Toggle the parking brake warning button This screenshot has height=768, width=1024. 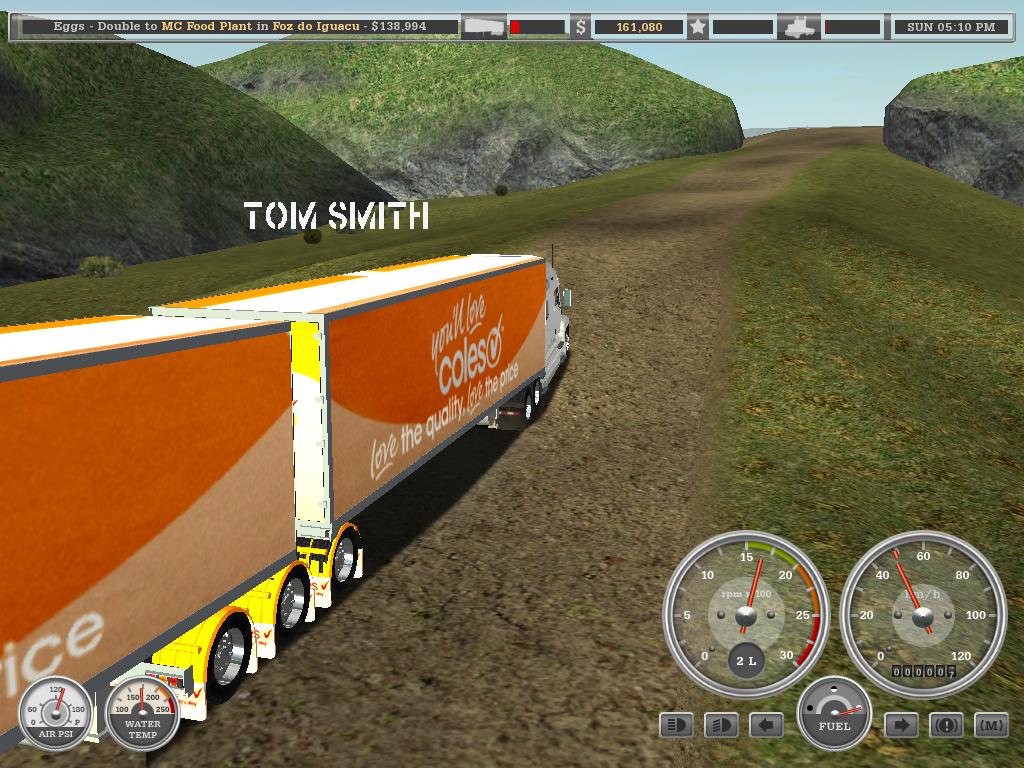[946, 725]
